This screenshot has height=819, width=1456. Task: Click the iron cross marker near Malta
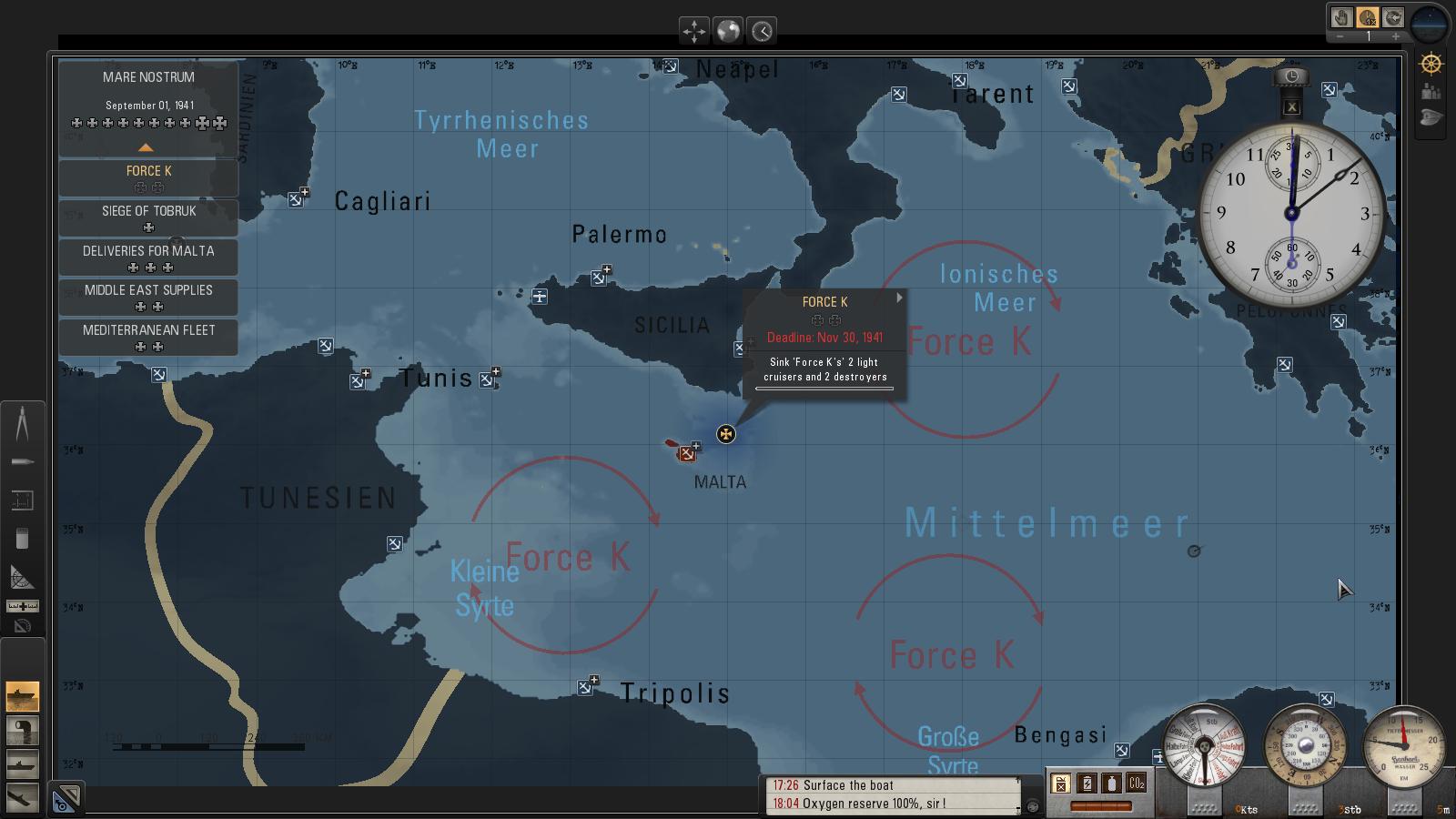point(726,434)
